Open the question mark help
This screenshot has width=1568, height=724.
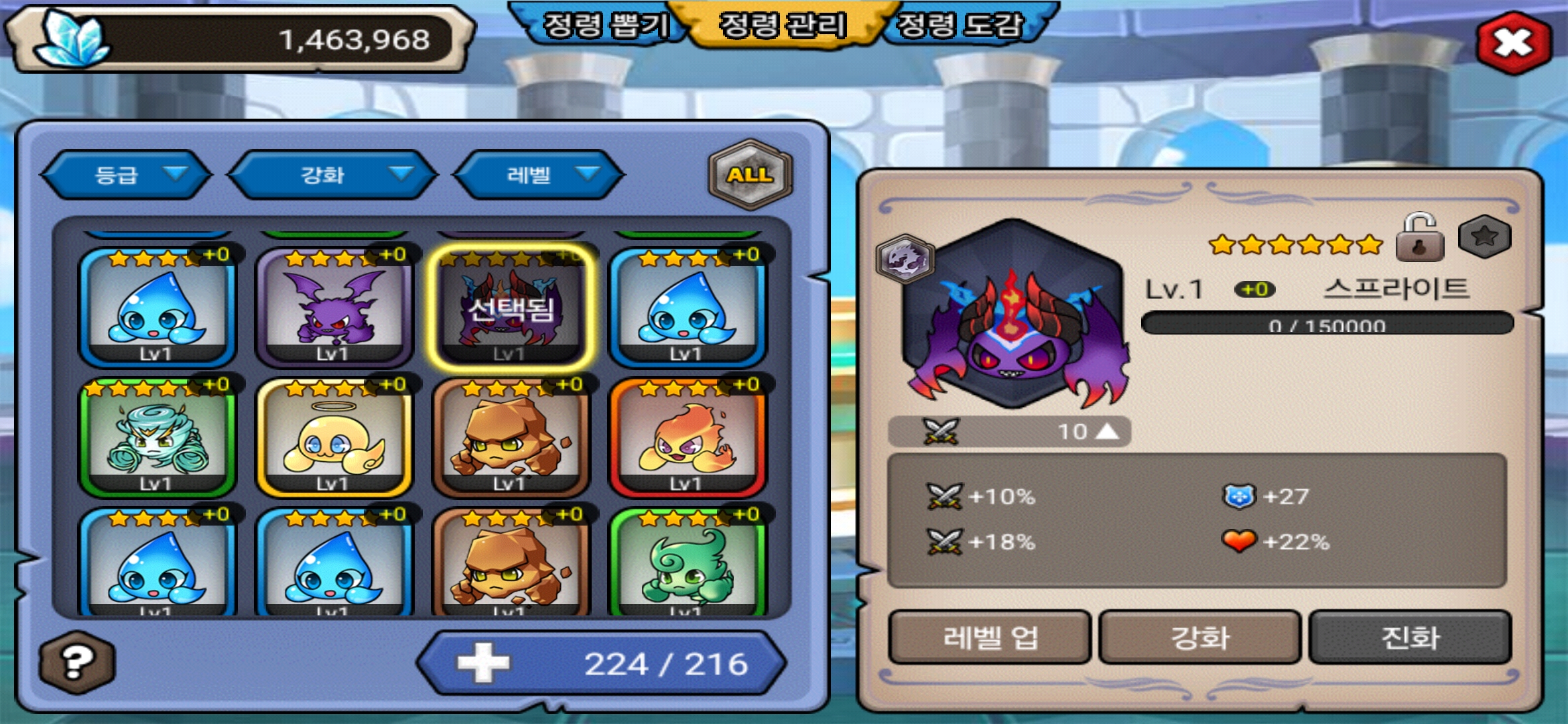click(x=77, y=662)
